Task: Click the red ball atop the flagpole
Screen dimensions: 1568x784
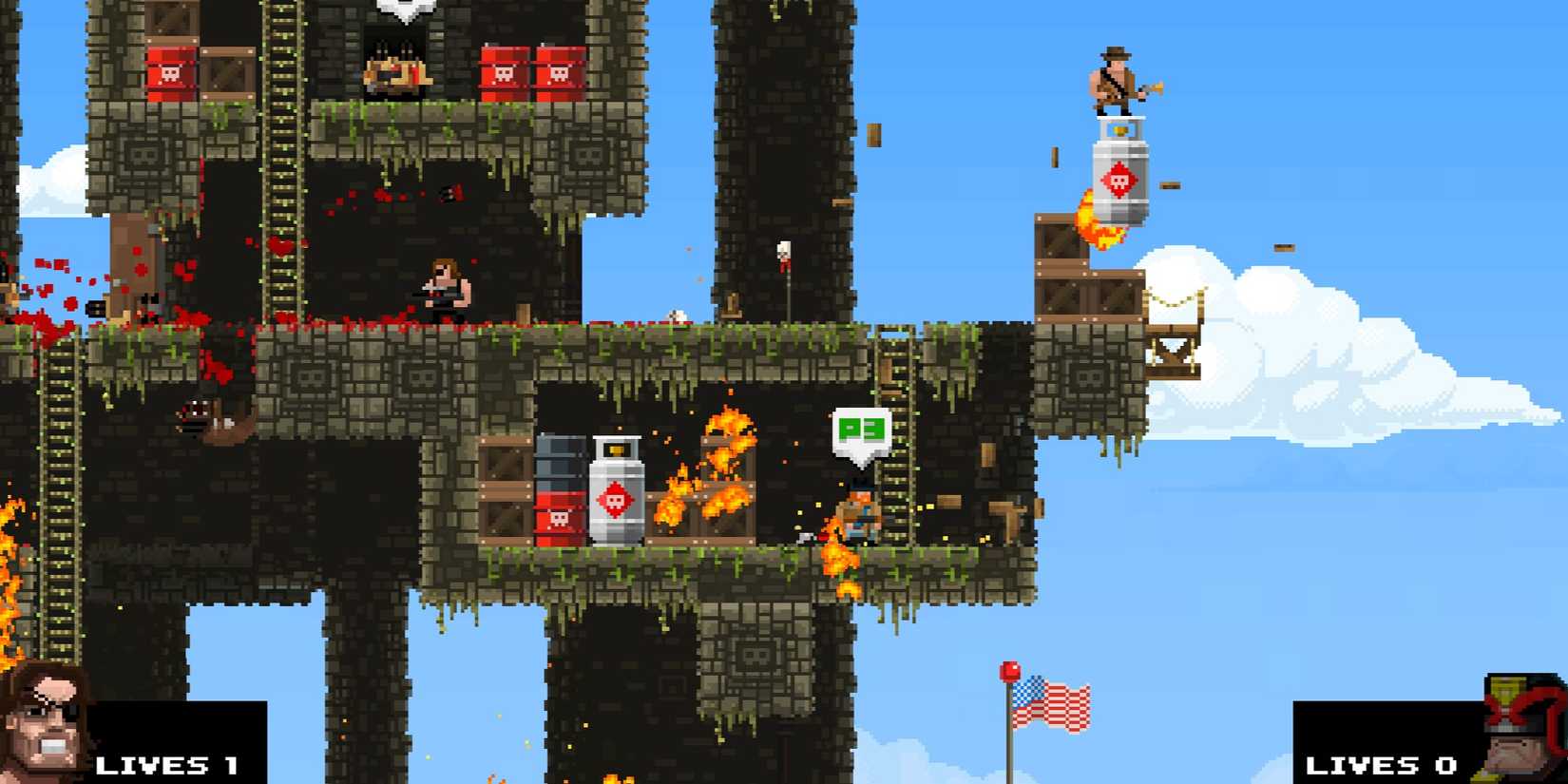Action: (x=1007, y=671)
